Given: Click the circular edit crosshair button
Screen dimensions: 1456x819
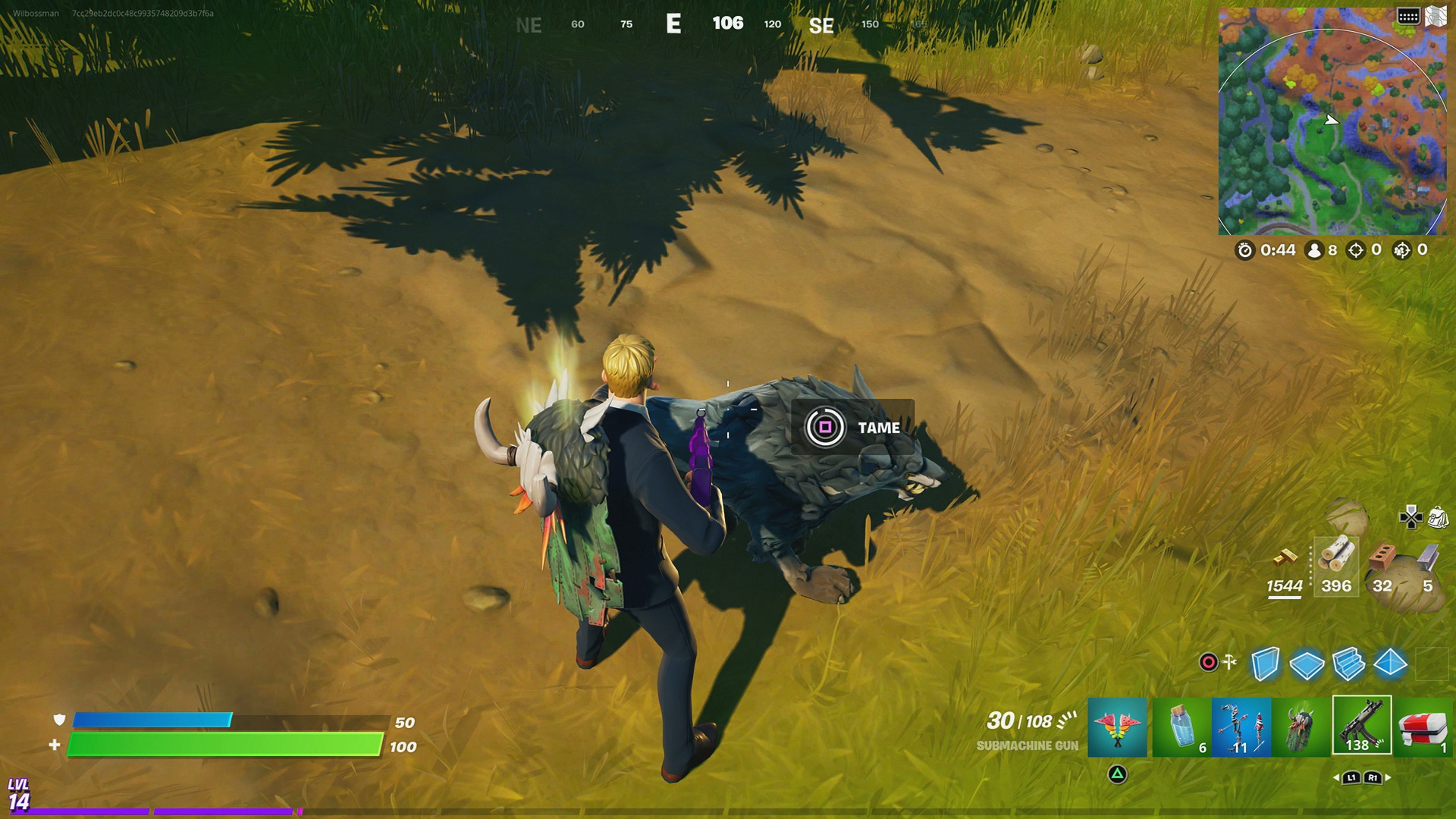Looking at the screenshot, I should pyautogui.click(x=1207, y=662).
